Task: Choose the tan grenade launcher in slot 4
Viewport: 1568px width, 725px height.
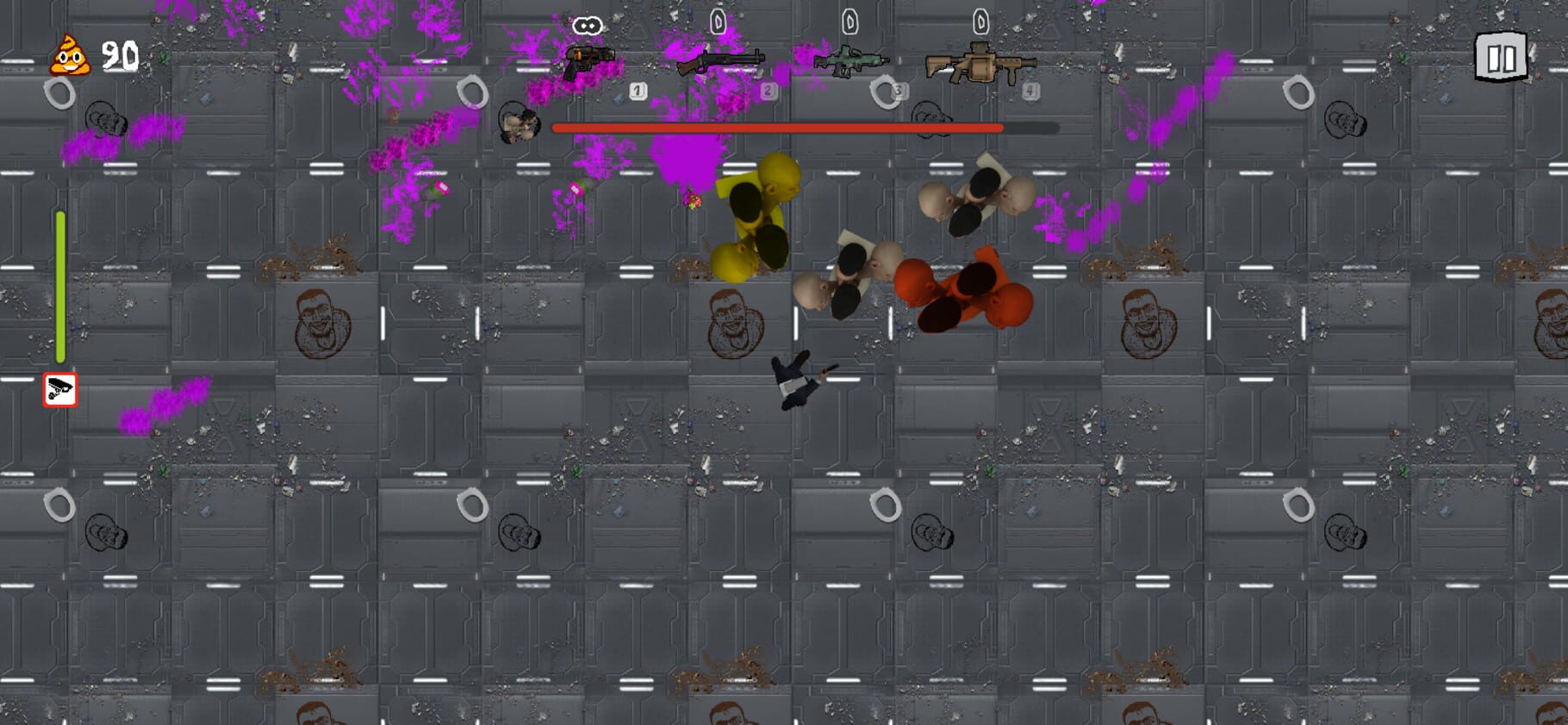Action: coord(980,64)
